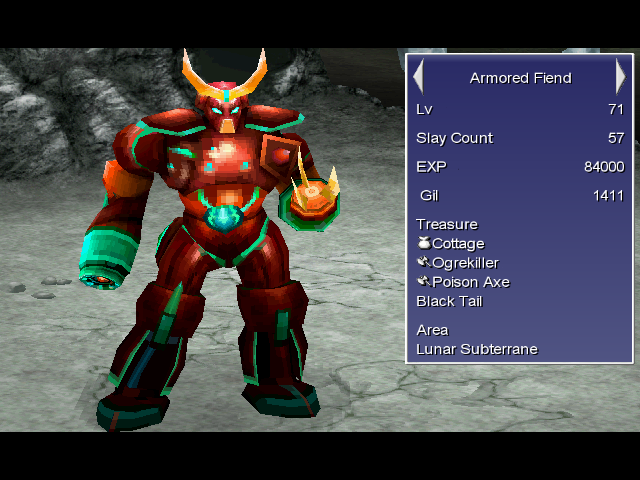Viewport: 640px width, 480px height.
Task: Advance to the next monster with right arrow
Action: (x=621, y=77)
